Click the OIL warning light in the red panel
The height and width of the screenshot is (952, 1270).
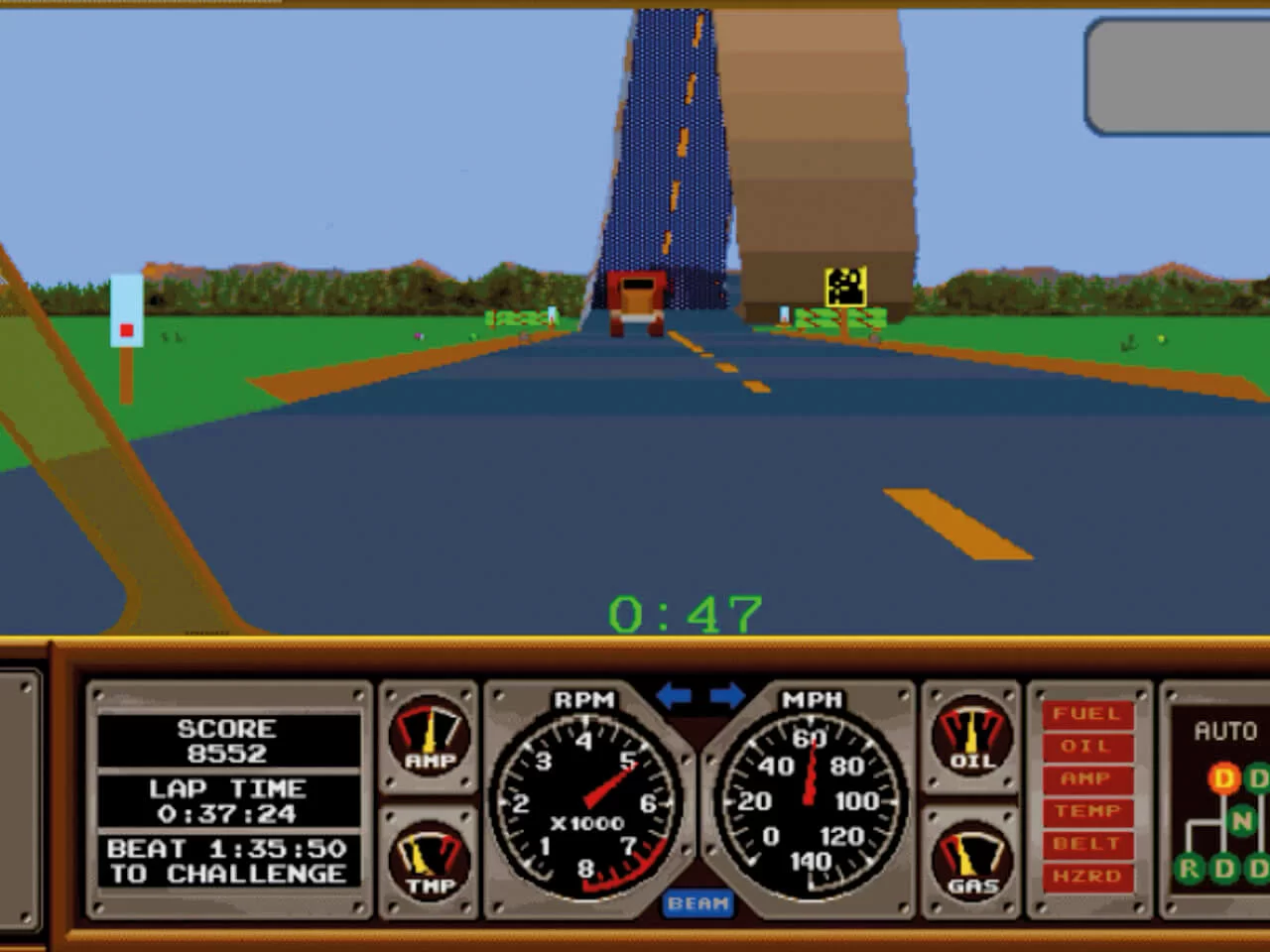click(x=1086, y=746)
